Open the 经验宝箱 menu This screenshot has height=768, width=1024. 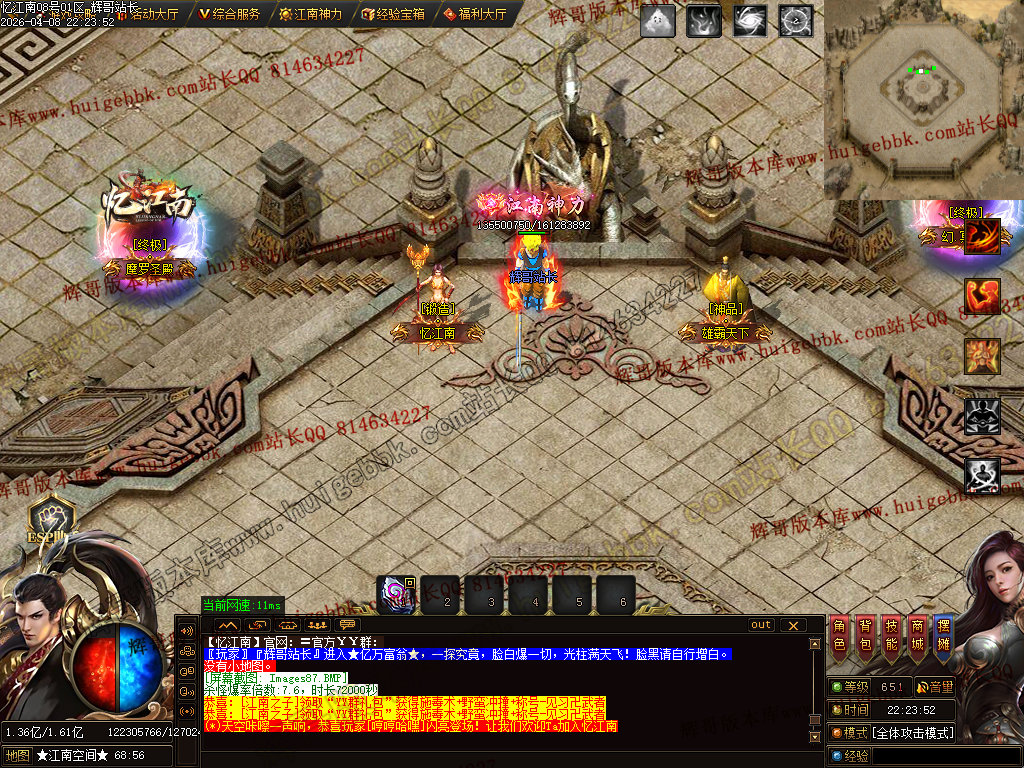tap(393, 14)
